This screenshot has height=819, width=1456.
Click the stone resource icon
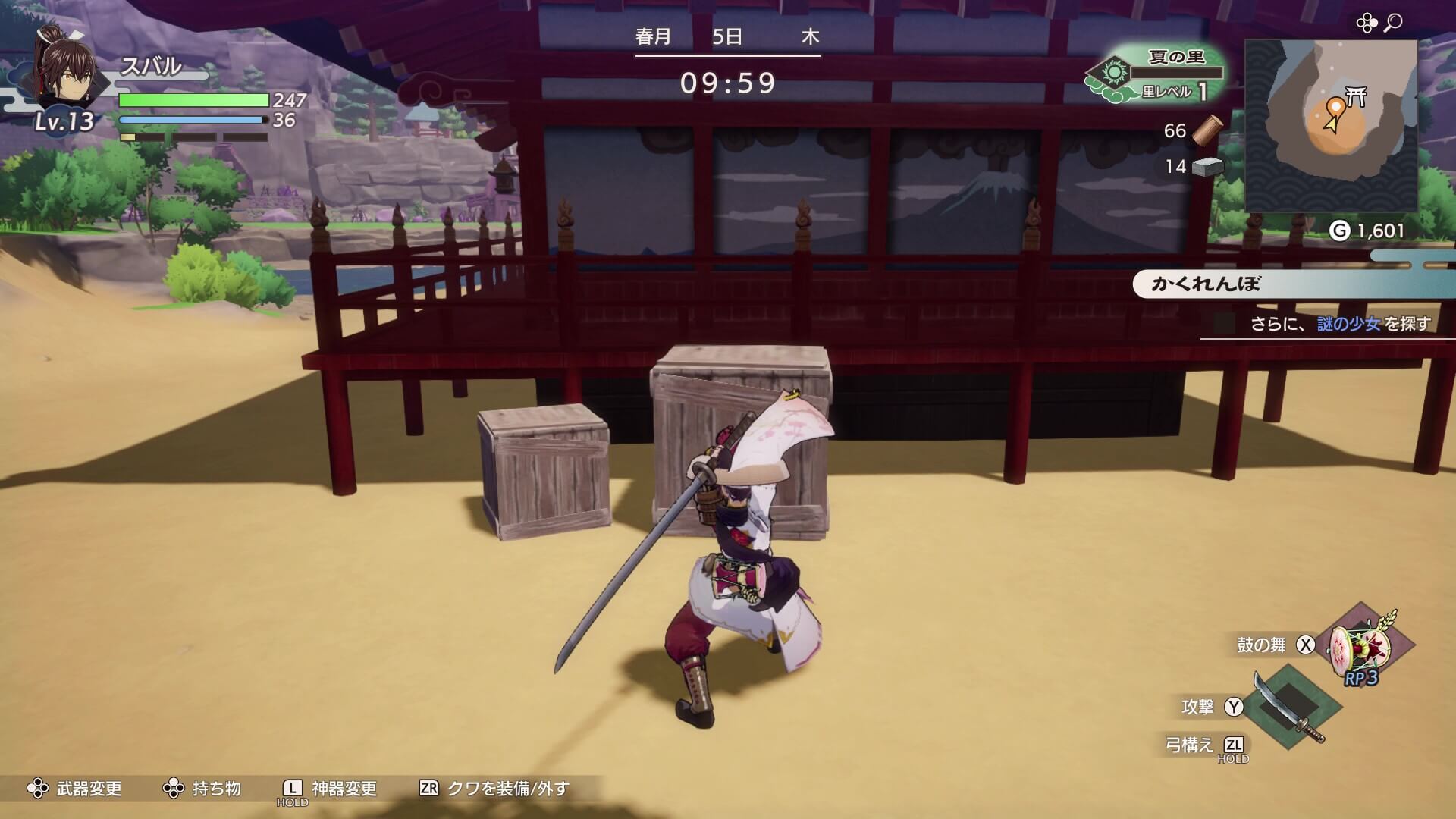1209,168
